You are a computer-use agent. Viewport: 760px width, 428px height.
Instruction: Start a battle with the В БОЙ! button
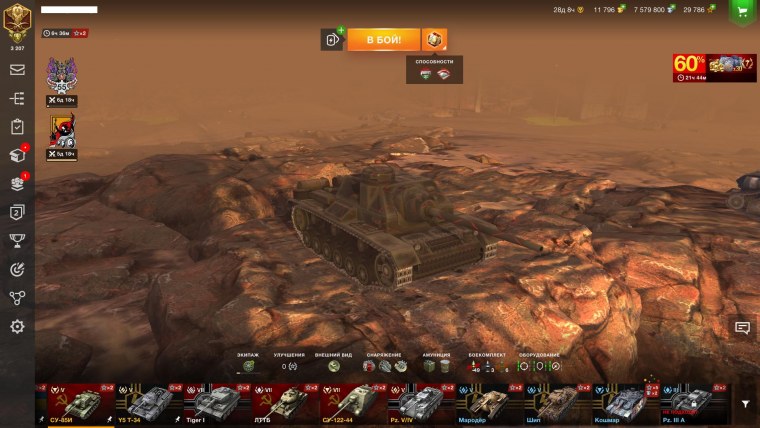[384, 39]
